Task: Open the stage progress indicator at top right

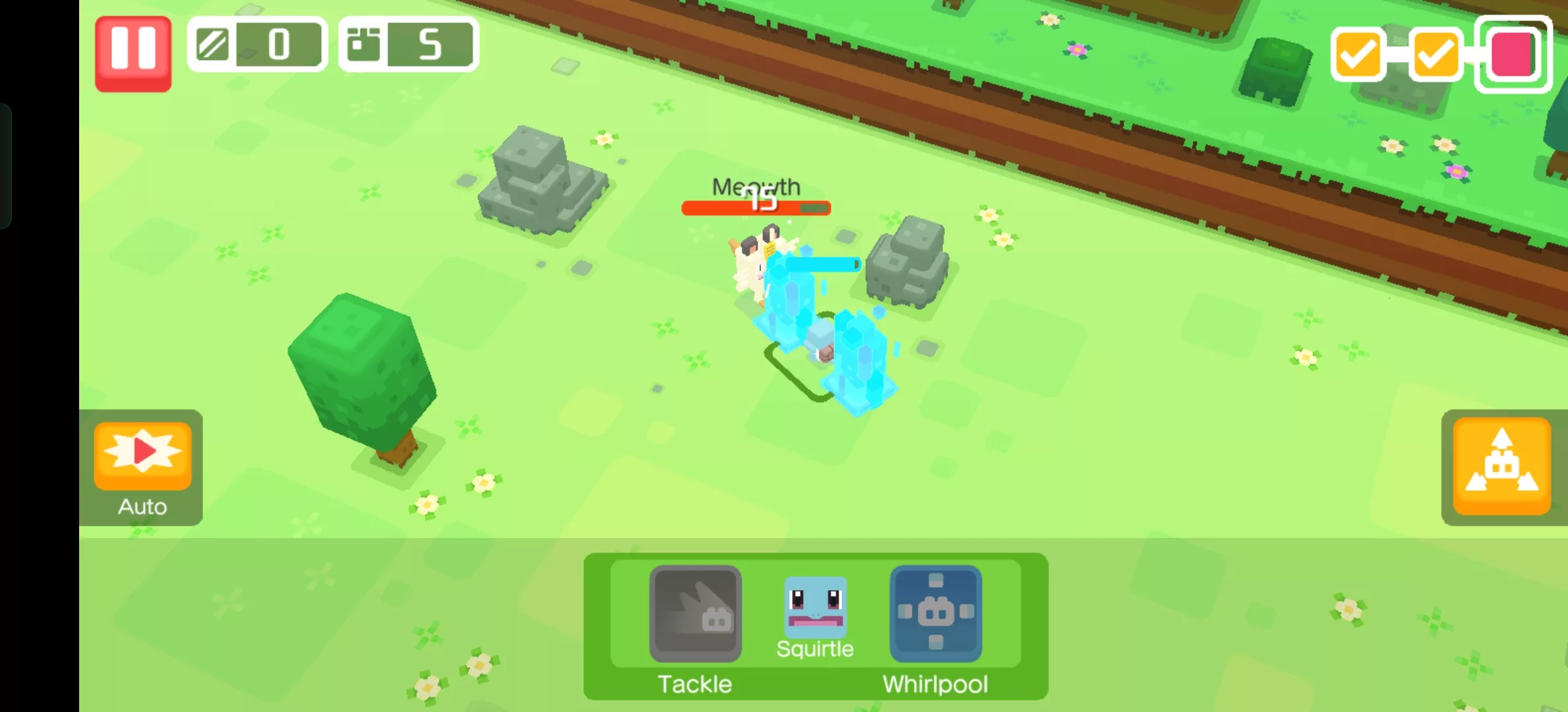Action: pyautogui.click(x=1435, y=54)
